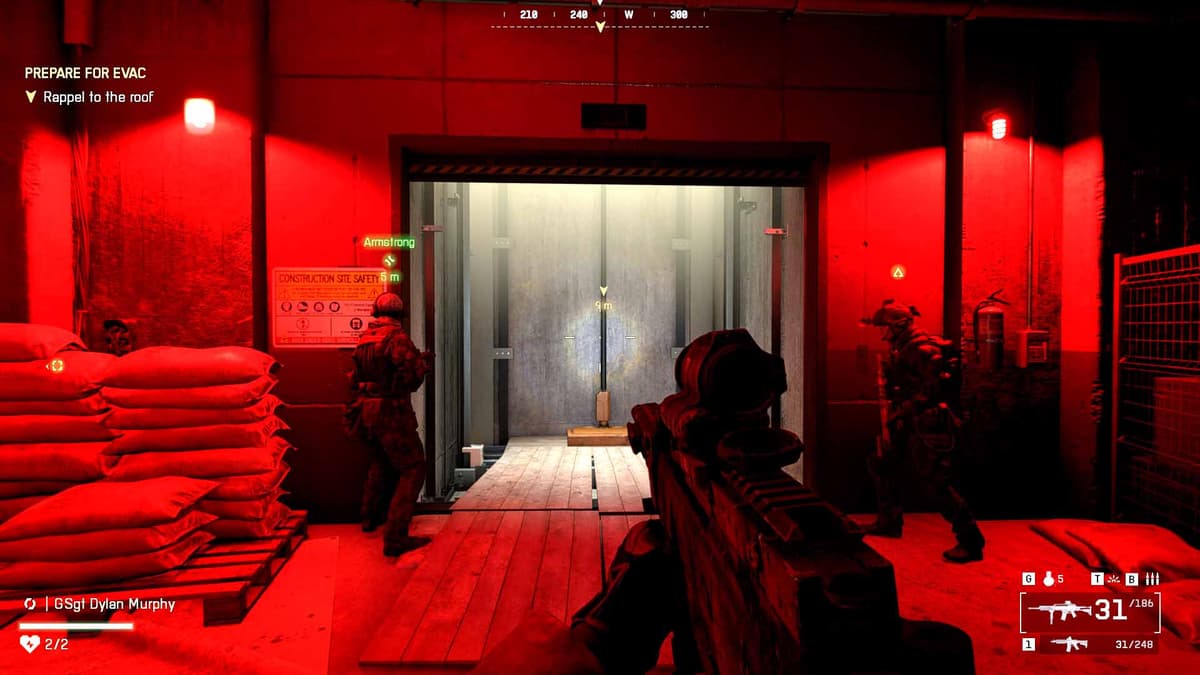Image resolution: width=1200 pixels, height=675 pixels.
Task: Select the grenade icon
Action: click(1048, 578)
